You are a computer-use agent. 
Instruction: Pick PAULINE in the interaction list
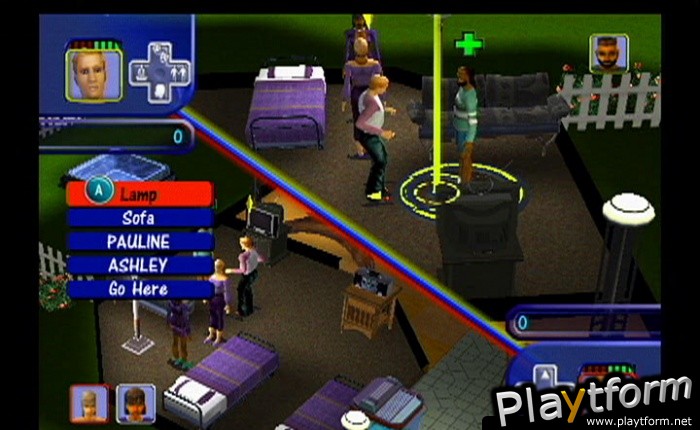[x=139, y=241]
